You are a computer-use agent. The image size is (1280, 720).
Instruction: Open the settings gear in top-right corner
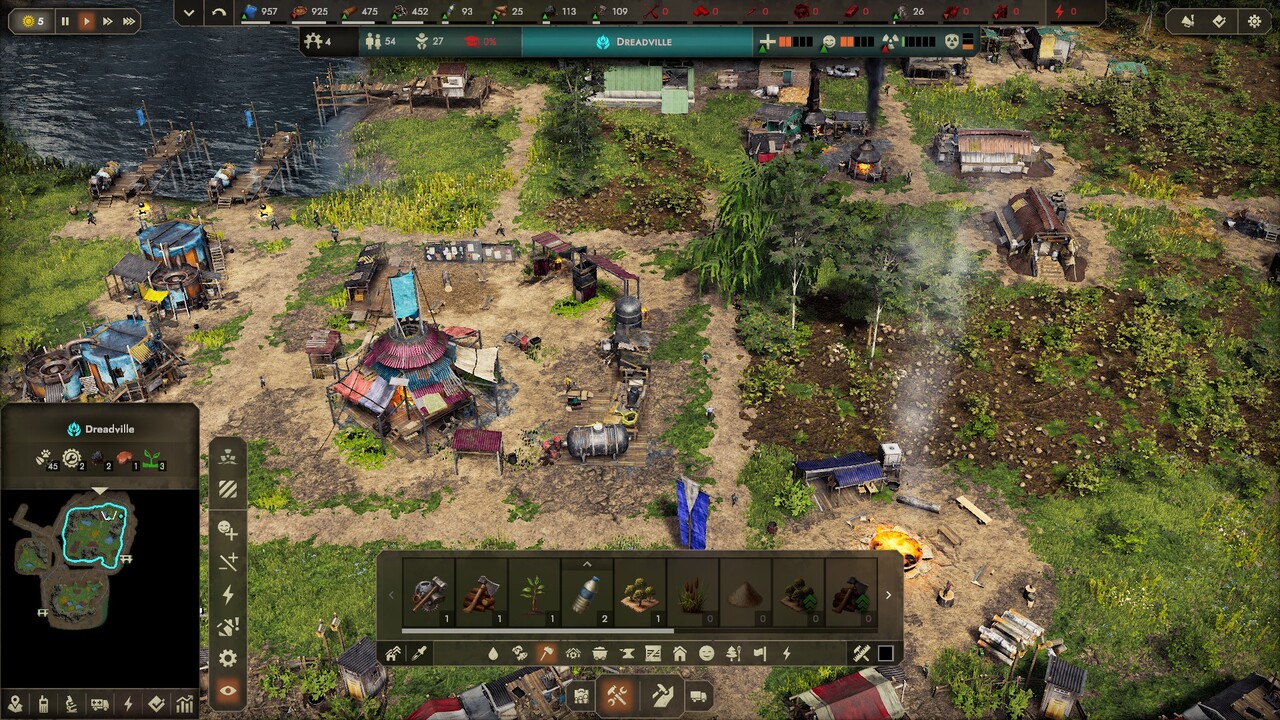(x=1254, y=21)
